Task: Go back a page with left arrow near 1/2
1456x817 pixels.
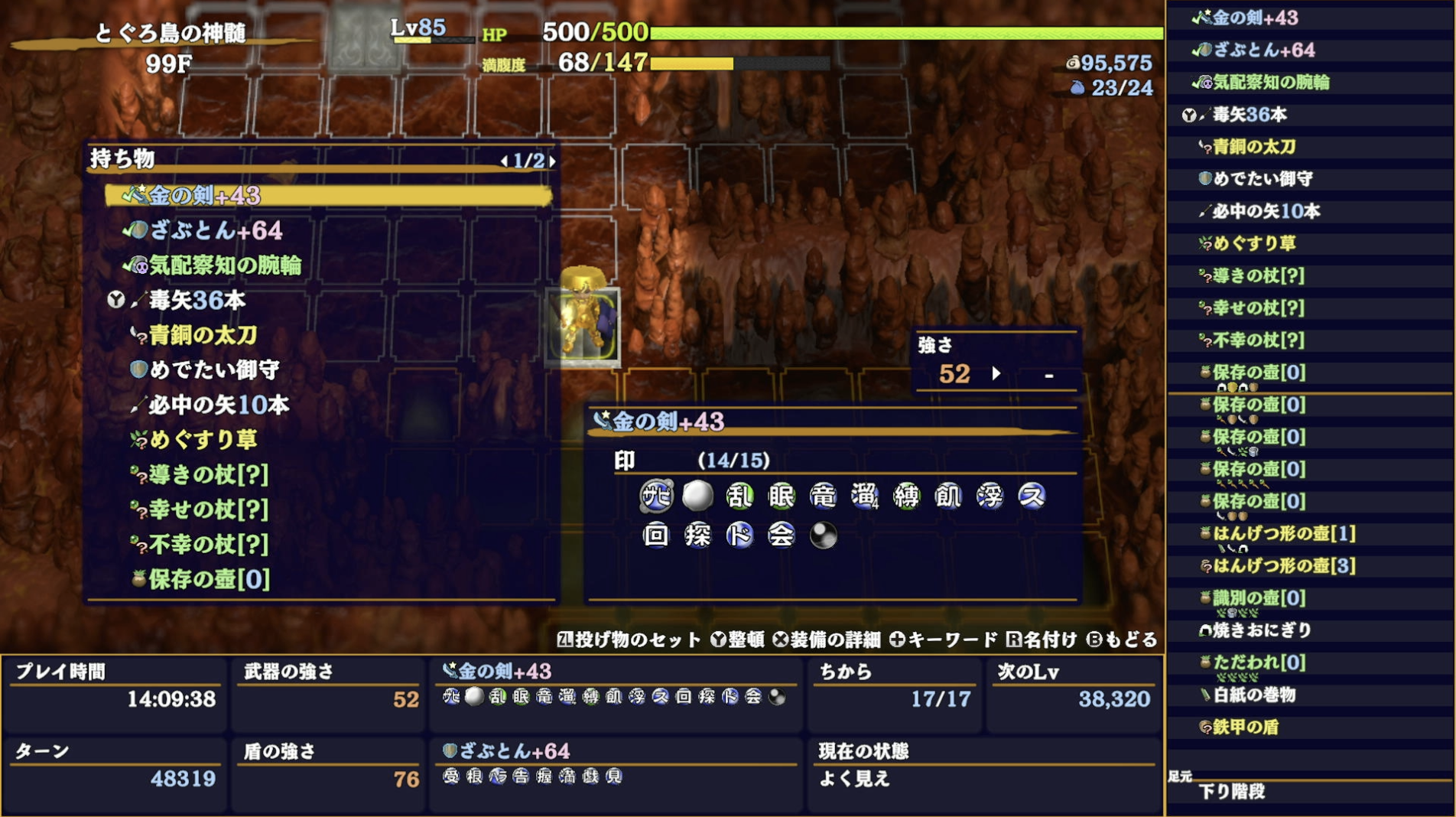Action: (505, 162)
